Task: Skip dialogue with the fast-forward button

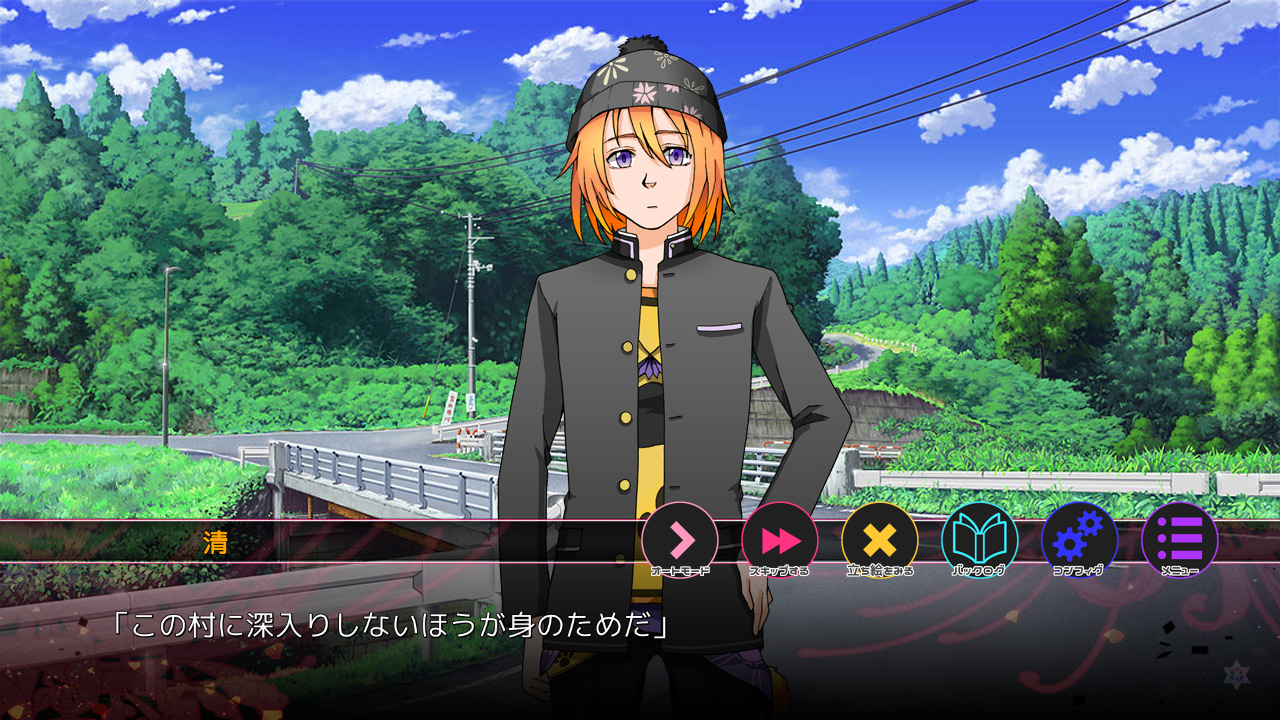Action: [x=780, y=540]
